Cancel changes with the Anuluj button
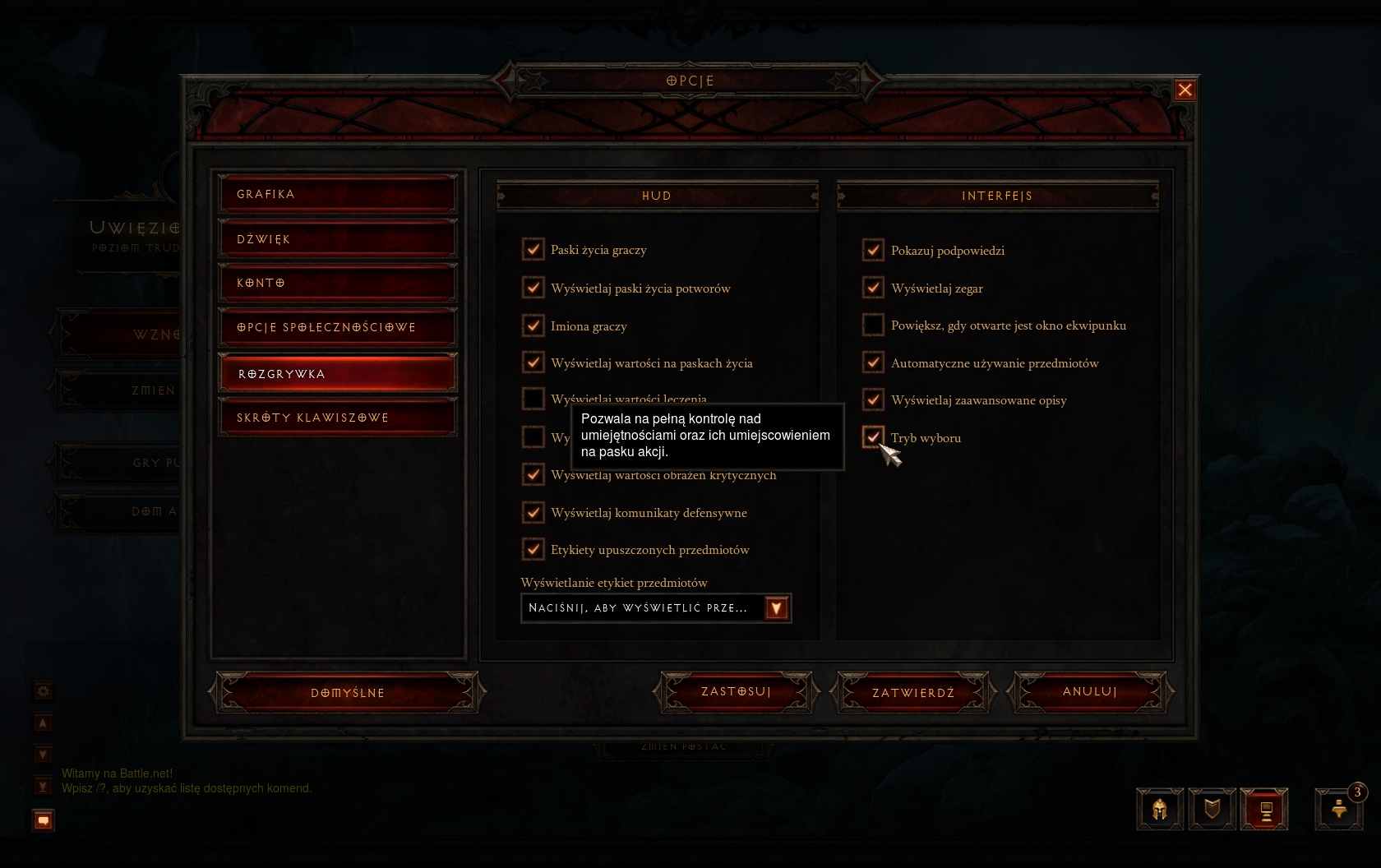This screenshot has height=868, width=1381. [x=1090, y=692]
